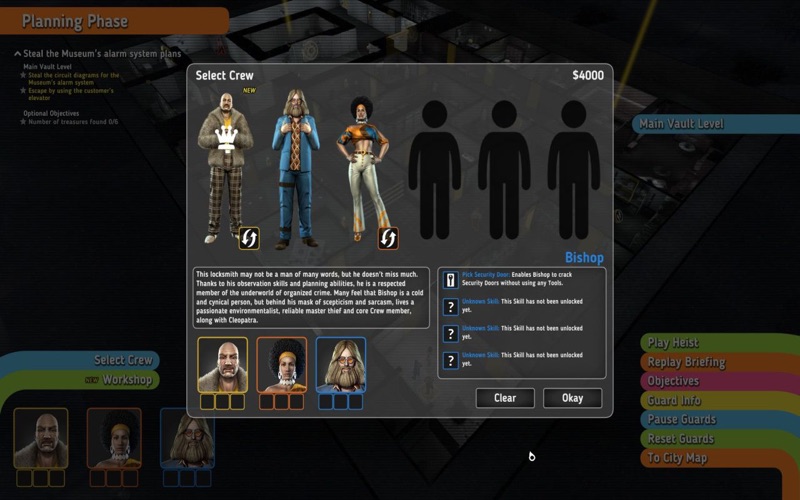Choose Reset Guards
This screenshot has width=800, height=500.
pos(680,438)
